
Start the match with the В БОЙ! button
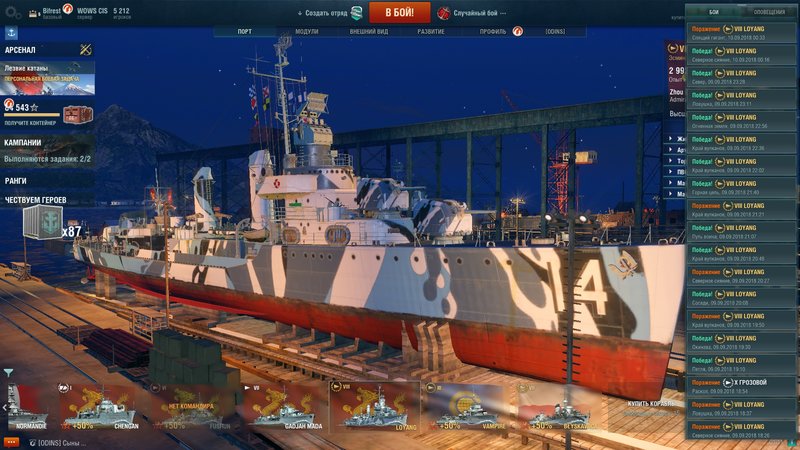click(x=399, y=13)
